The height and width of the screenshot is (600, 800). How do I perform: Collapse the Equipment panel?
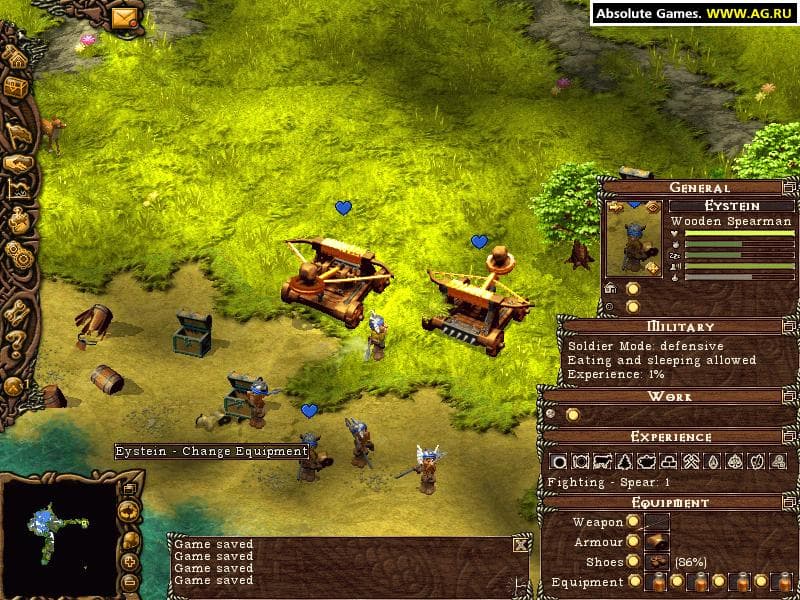789,503
